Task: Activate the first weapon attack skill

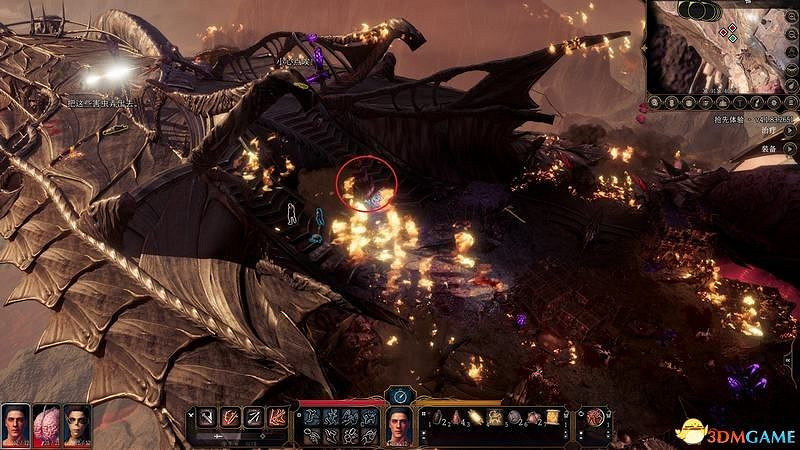Action: coord(206,416)
